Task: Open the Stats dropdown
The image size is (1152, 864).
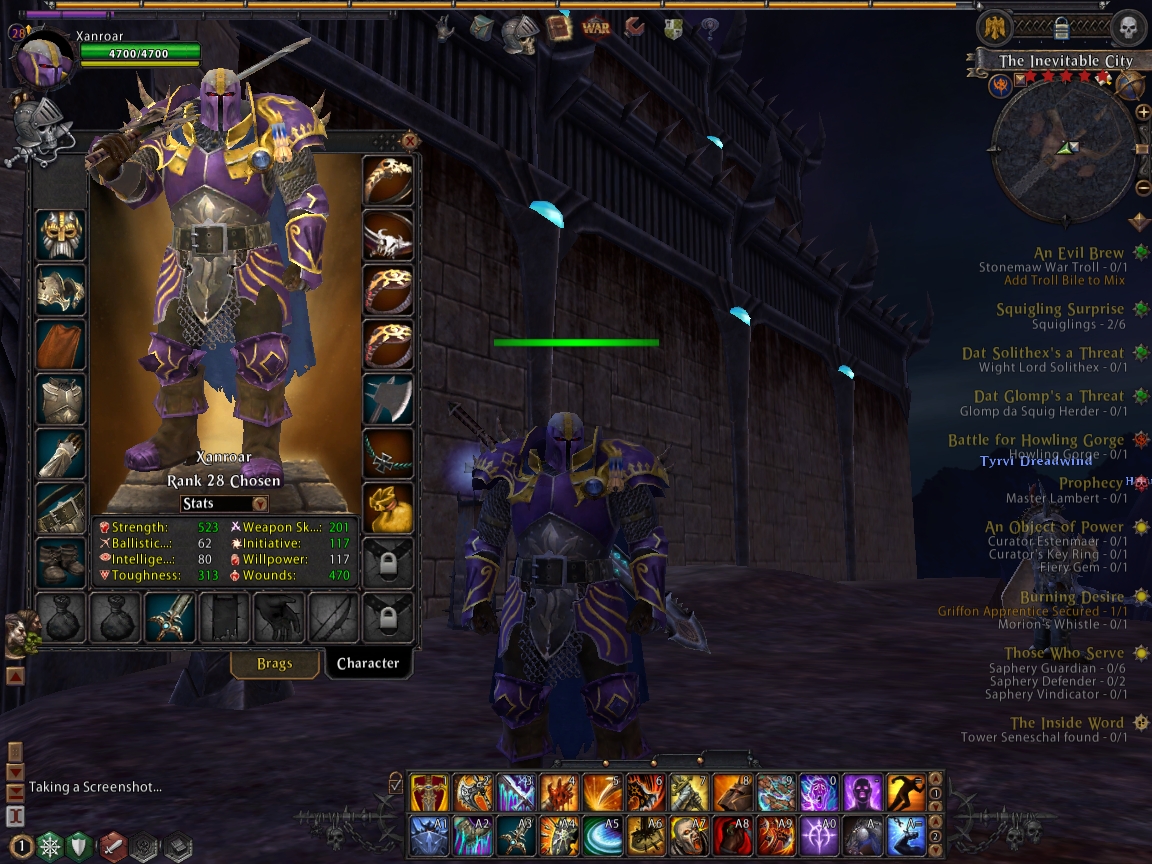Action: click(x=224, y=504)
